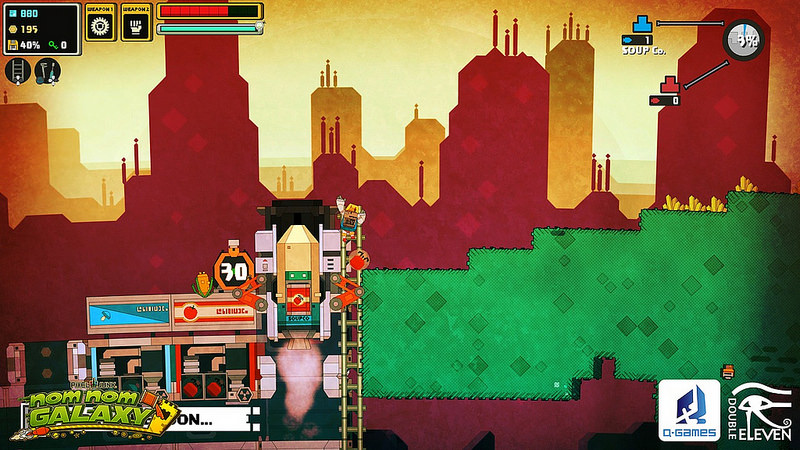Click the Q-Games logo
This screenshot has width=800, height=450.
click(x=688, y=410)
